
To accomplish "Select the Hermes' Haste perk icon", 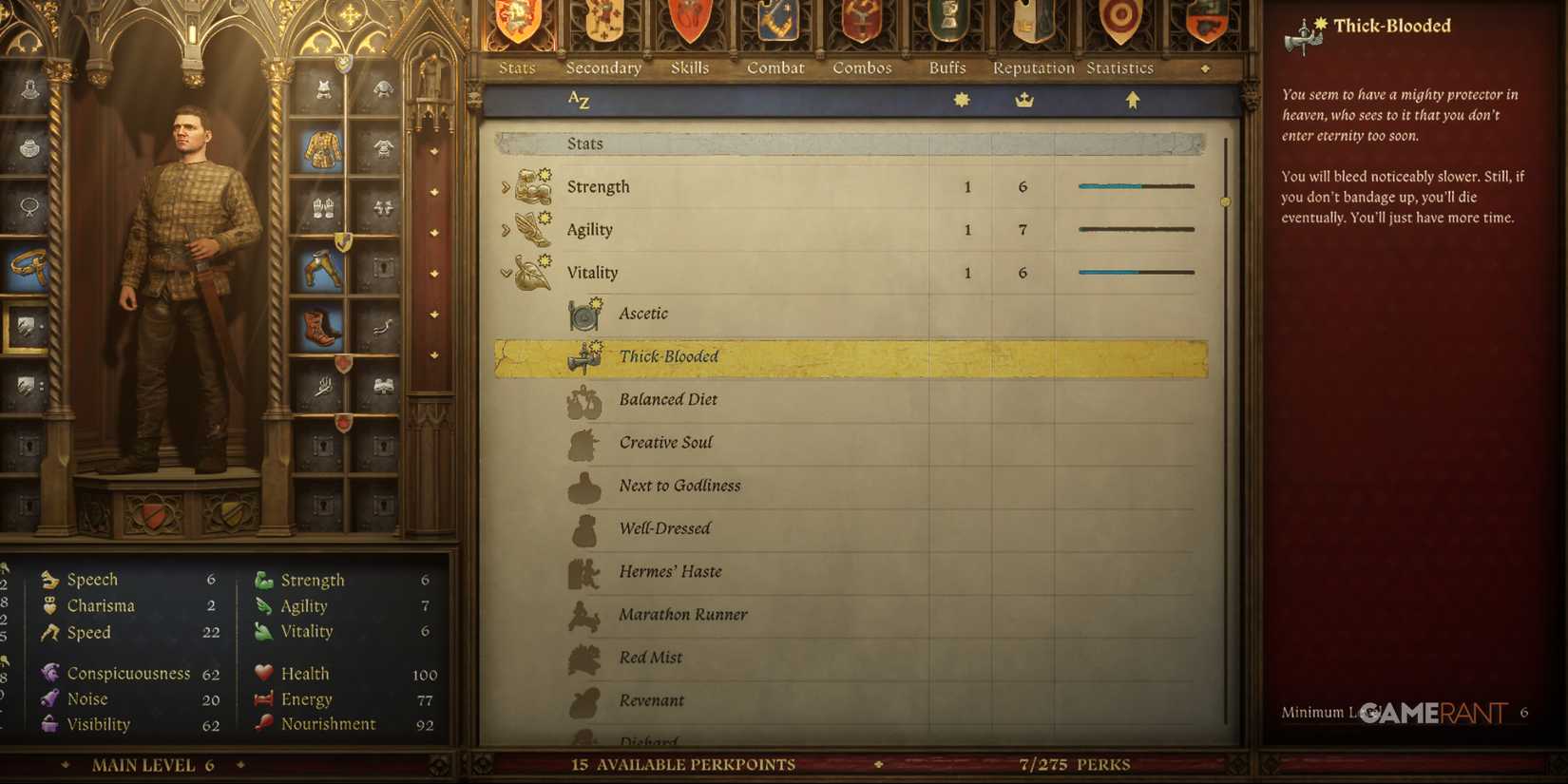I will [x=584, y=571].
